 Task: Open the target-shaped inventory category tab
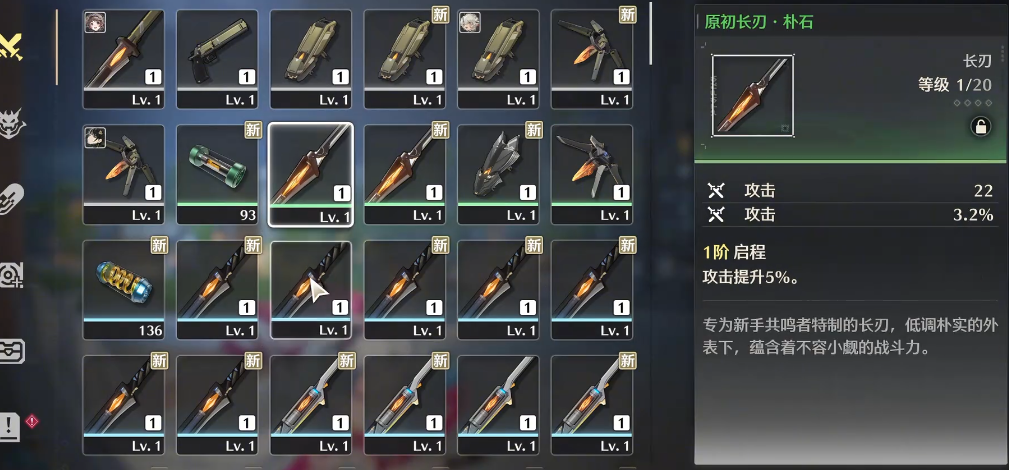pyautogui.click(x=13, y=273)
